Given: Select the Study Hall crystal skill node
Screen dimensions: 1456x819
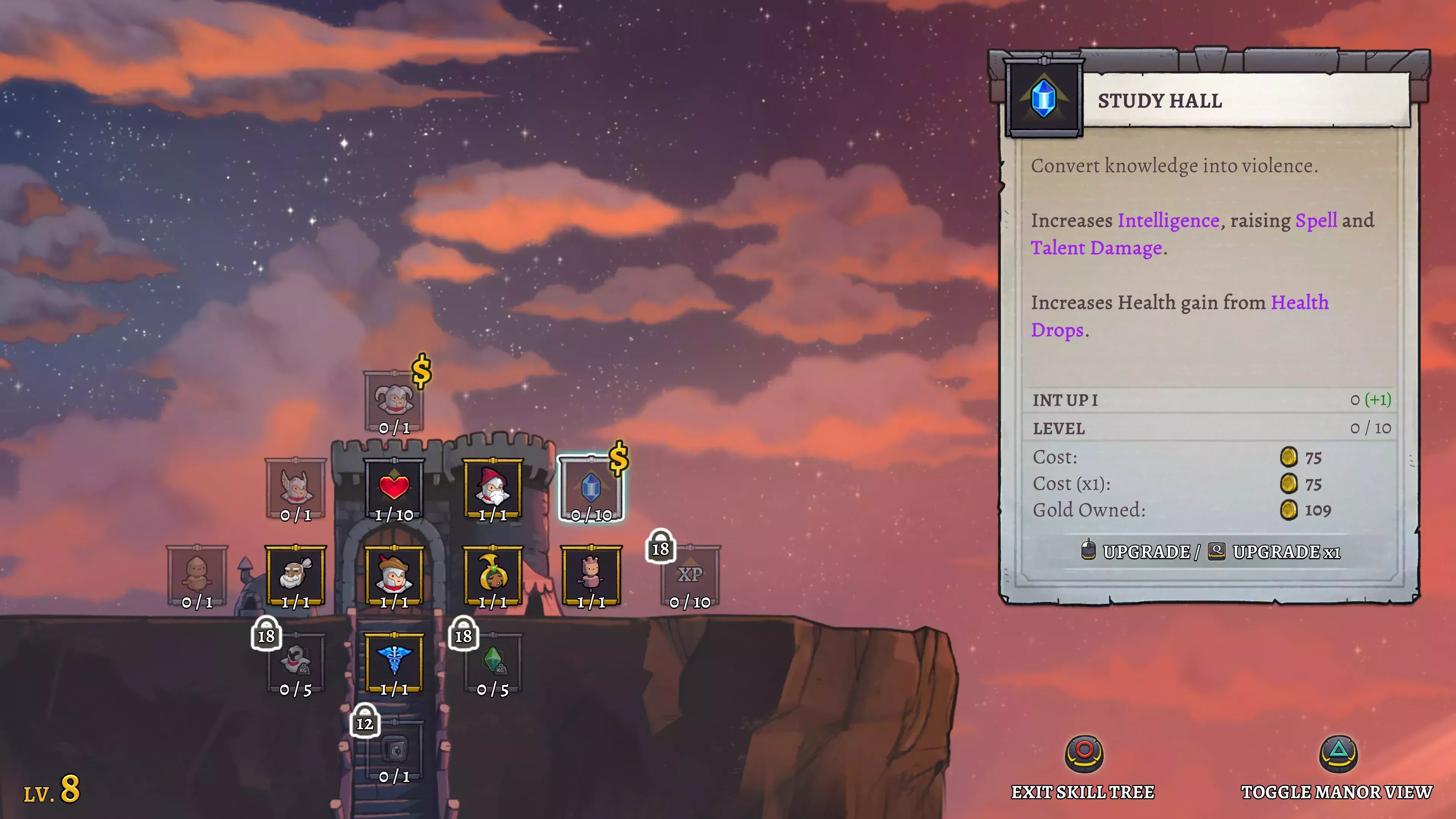Looking at the screenshot, I should (591, 488).
